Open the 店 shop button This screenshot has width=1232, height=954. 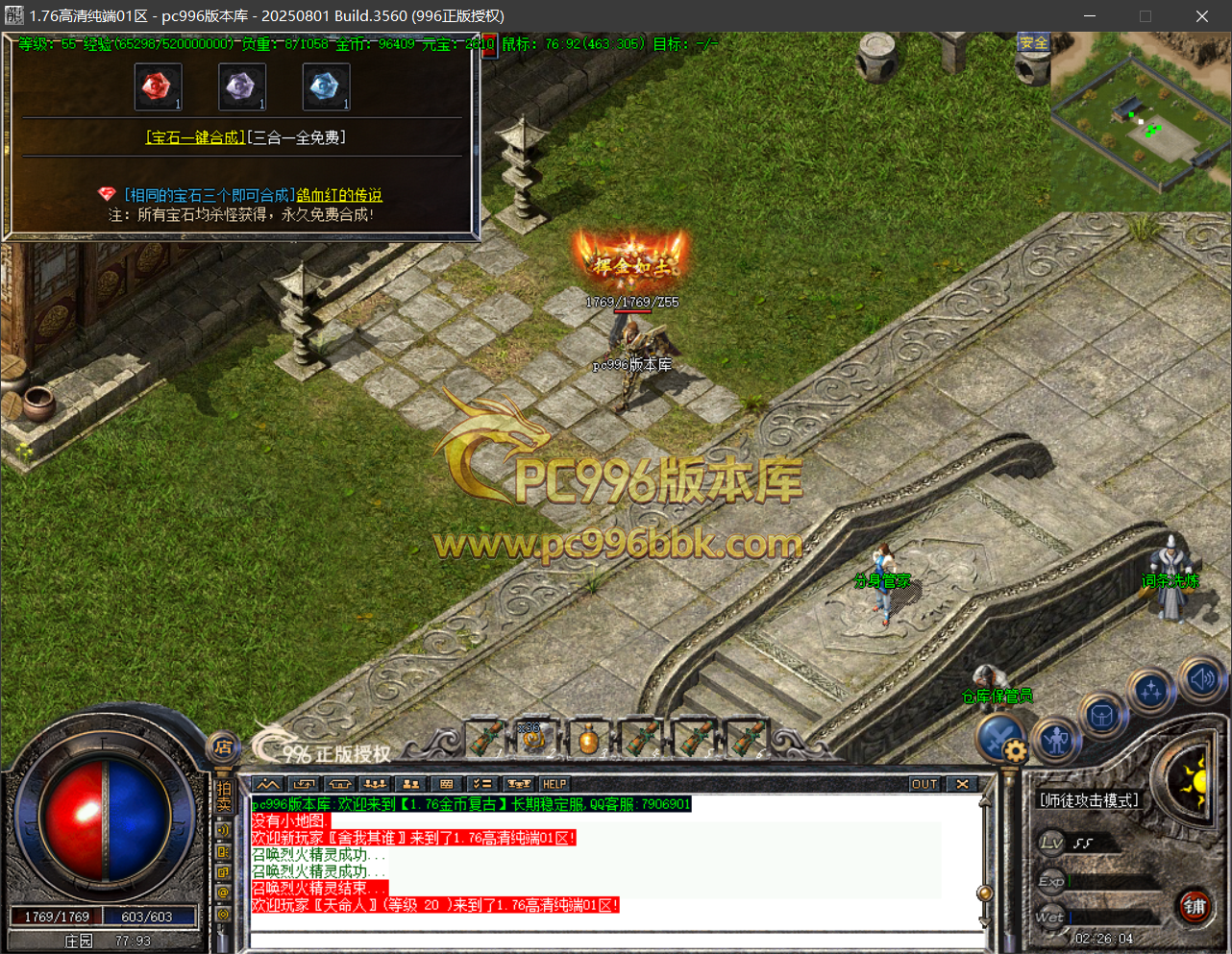224,746
